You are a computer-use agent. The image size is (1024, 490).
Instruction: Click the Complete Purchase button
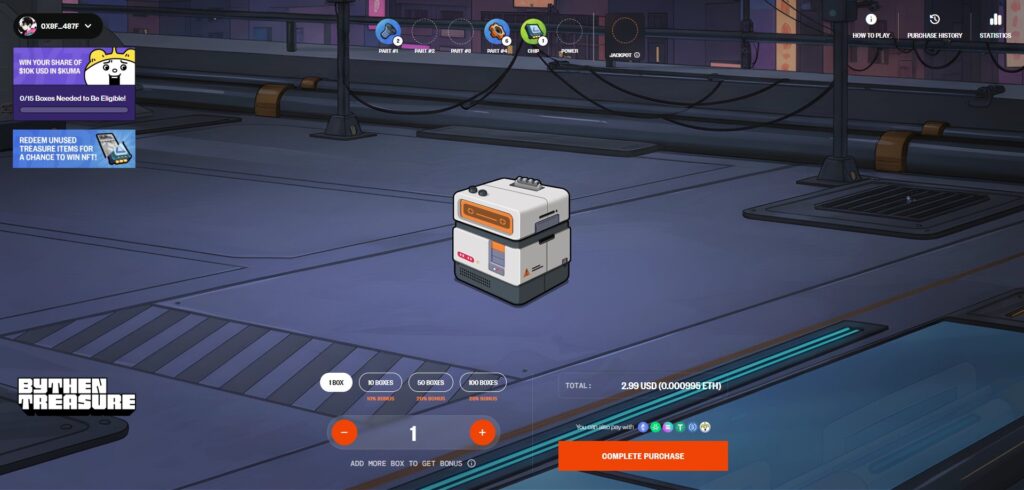tap(643, 456)
